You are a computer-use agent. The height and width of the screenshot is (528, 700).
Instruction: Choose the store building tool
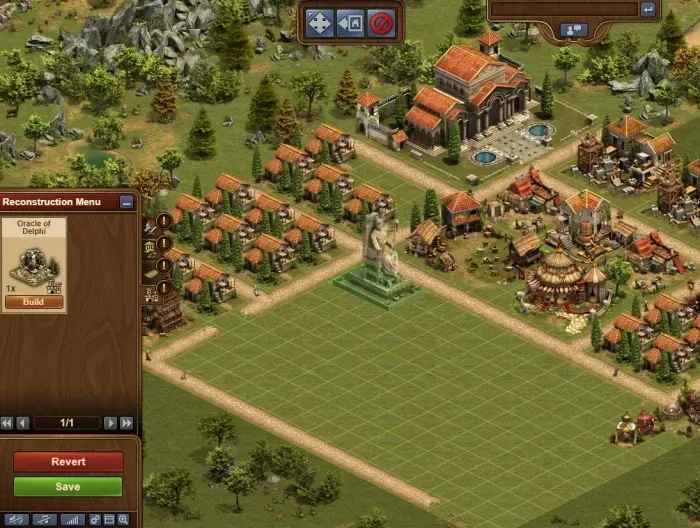pyautogui.click(x=350, y=23)
